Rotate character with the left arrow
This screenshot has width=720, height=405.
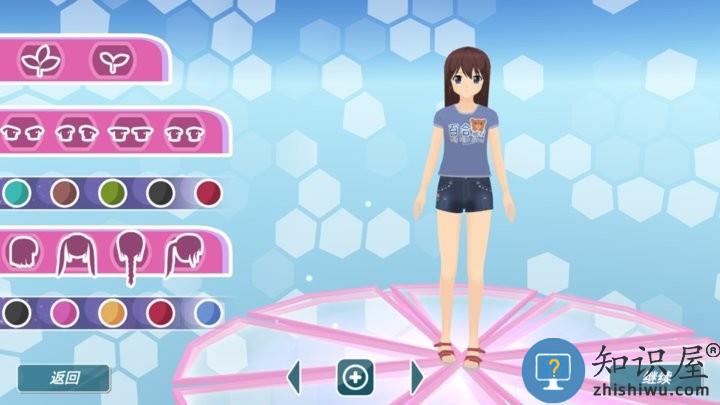293,377
